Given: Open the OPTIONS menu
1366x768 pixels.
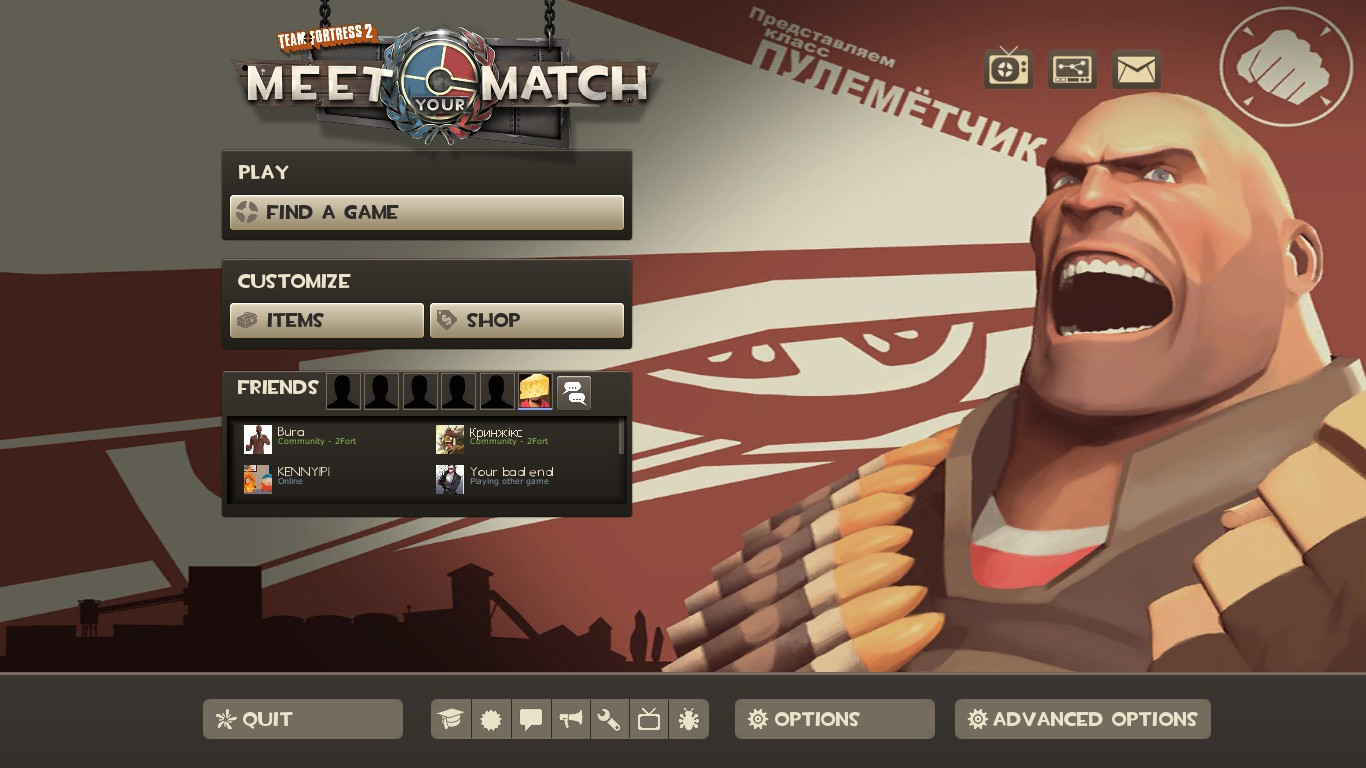Looking at the screenshot, I should 834,718.
